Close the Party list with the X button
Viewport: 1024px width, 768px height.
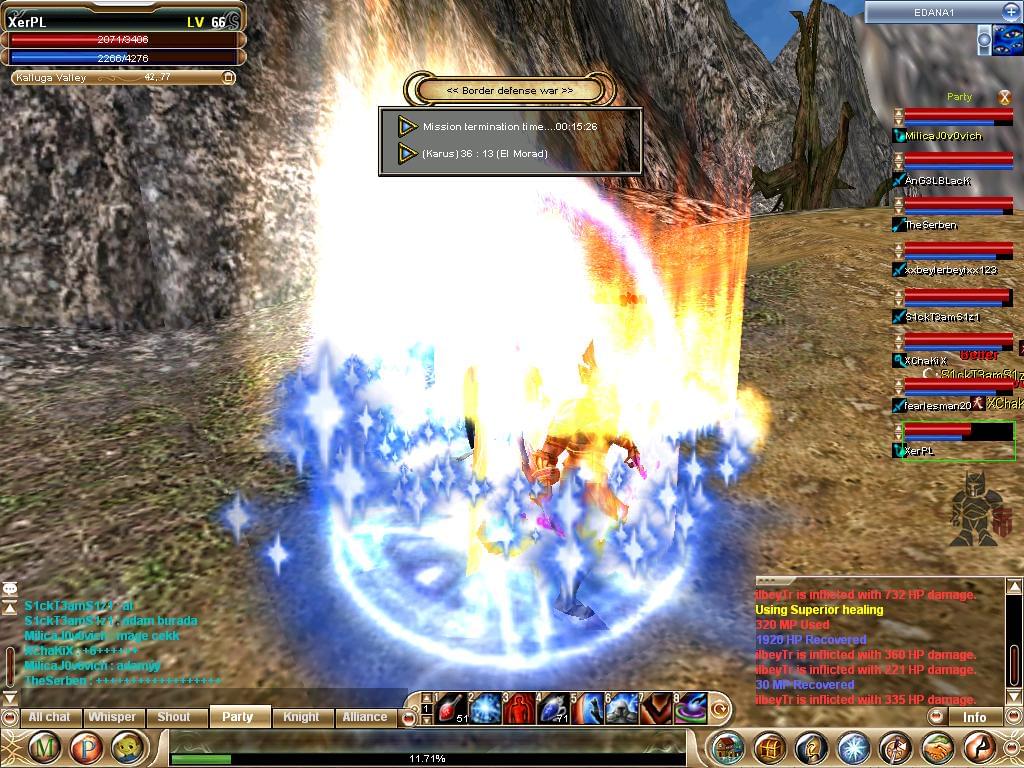point(1006,97)
